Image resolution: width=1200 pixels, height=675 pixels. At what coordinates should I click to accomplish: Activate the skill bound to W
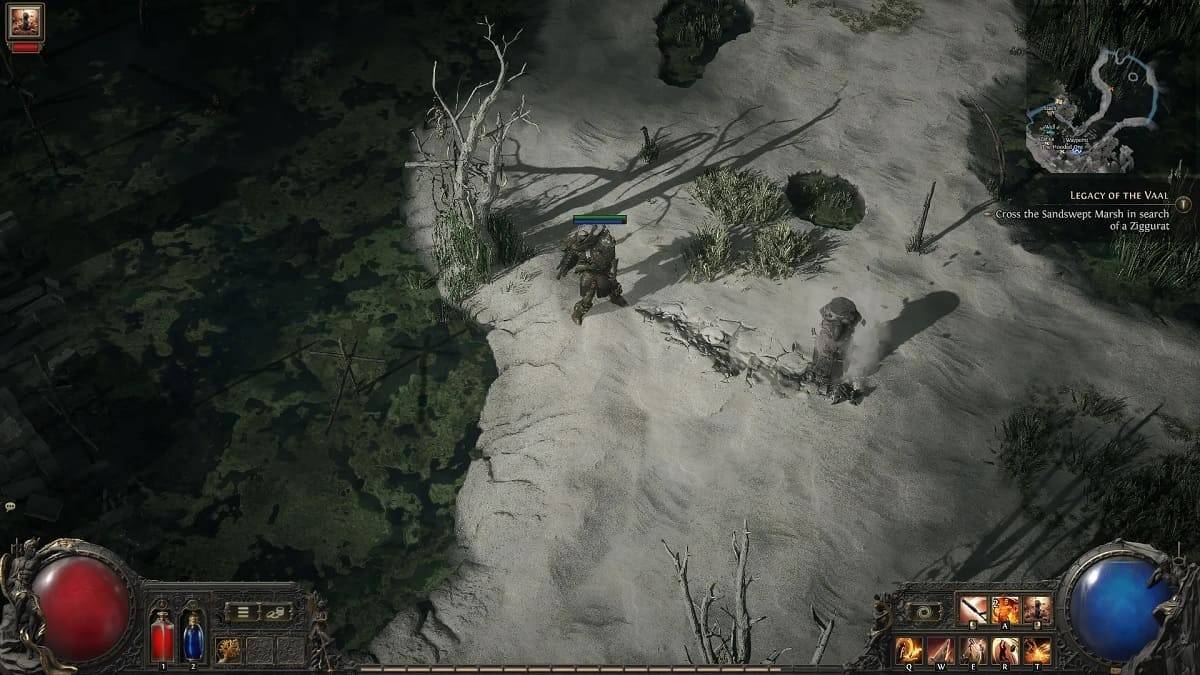[941, 650]
